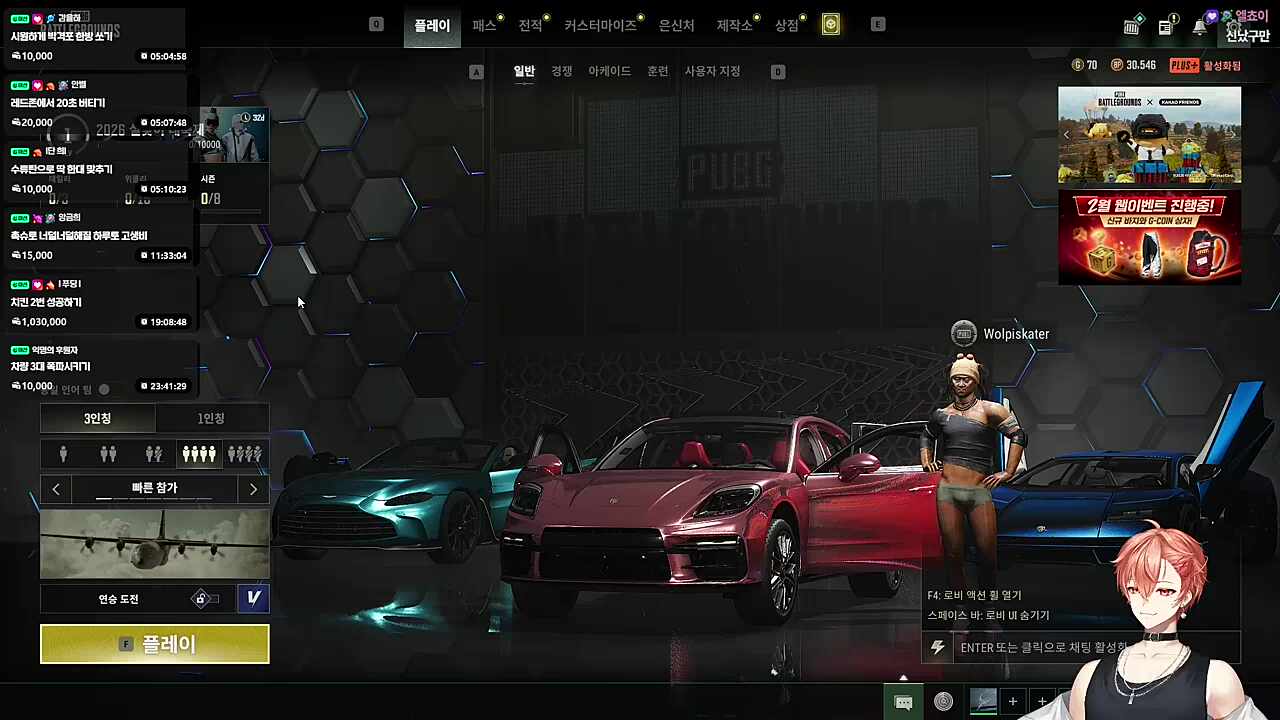The height and width of the screenshot is (720, 1280).
Task: Select the single-person solo team size
Action: [63, 454]
